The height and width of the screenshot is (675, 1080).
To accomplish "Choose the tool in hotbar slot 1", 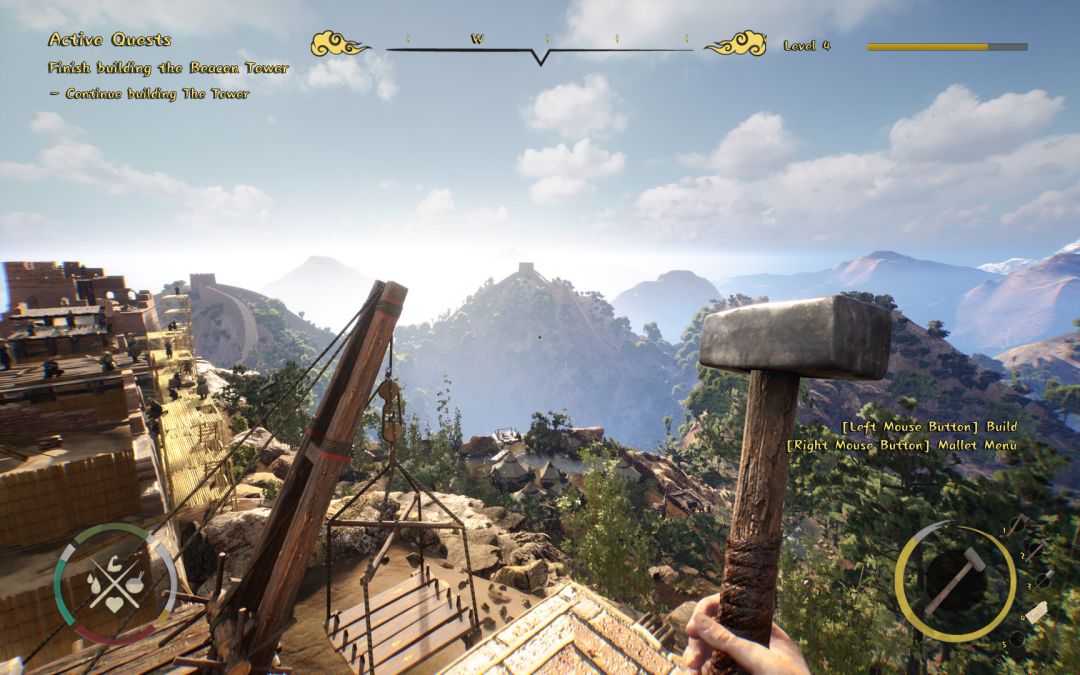I will click(x=1015, y=525).
